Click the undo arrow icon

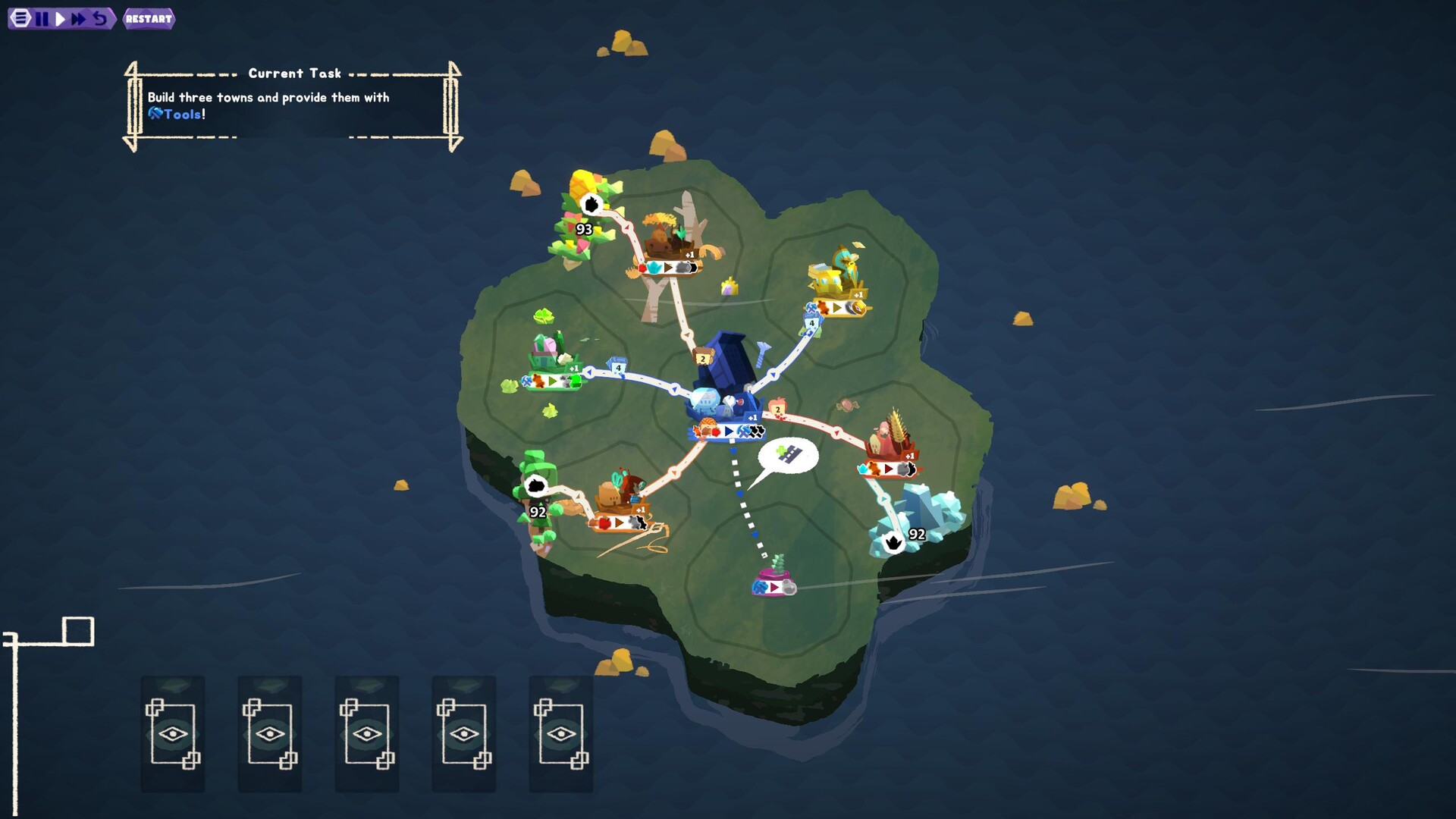coord(99,18)
